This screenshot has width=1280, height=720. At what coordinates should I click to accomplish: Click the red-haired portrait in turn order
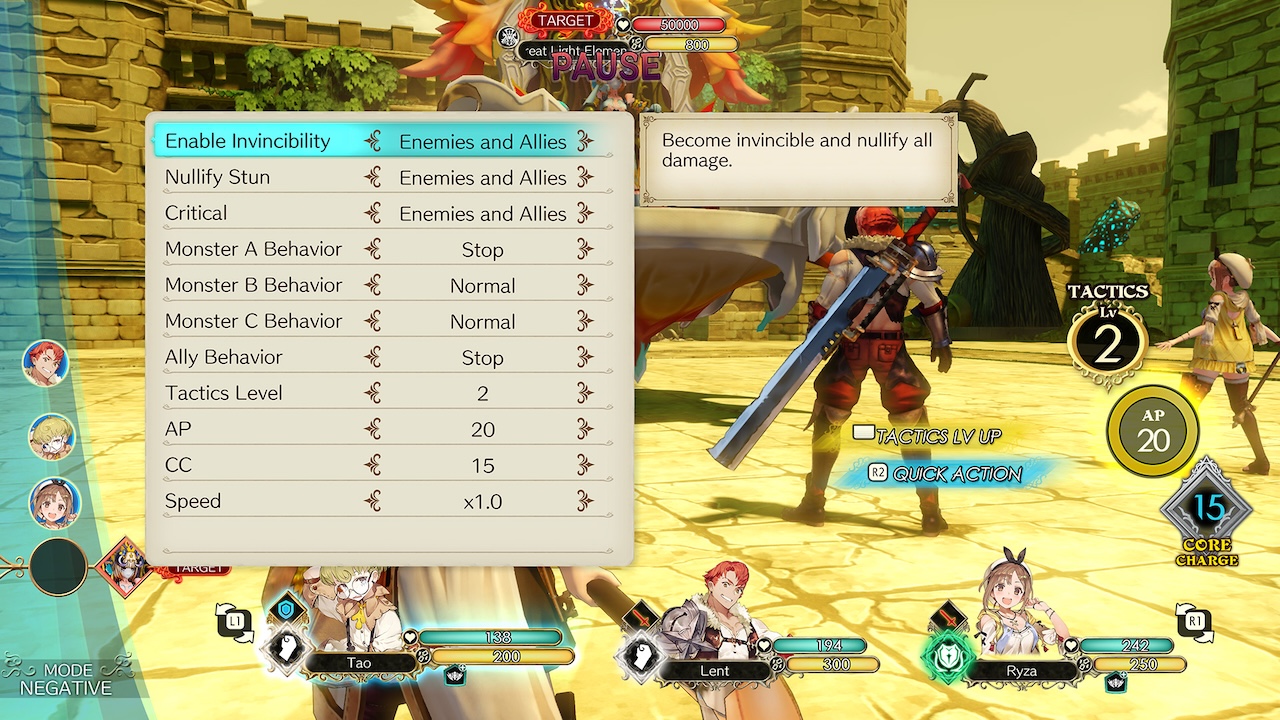point(45,362)
